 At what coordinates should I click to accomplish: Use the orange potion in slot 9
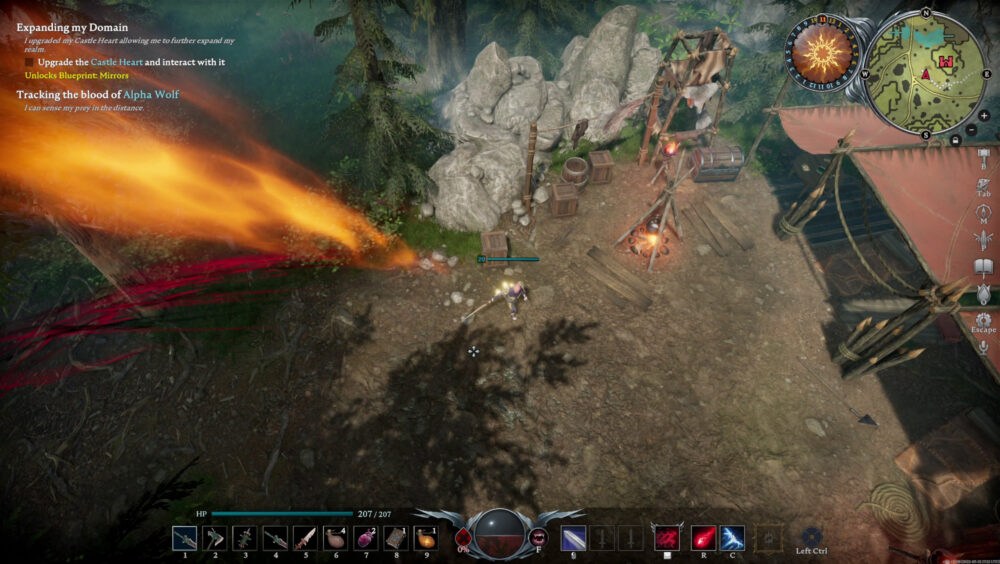[426, 538]
